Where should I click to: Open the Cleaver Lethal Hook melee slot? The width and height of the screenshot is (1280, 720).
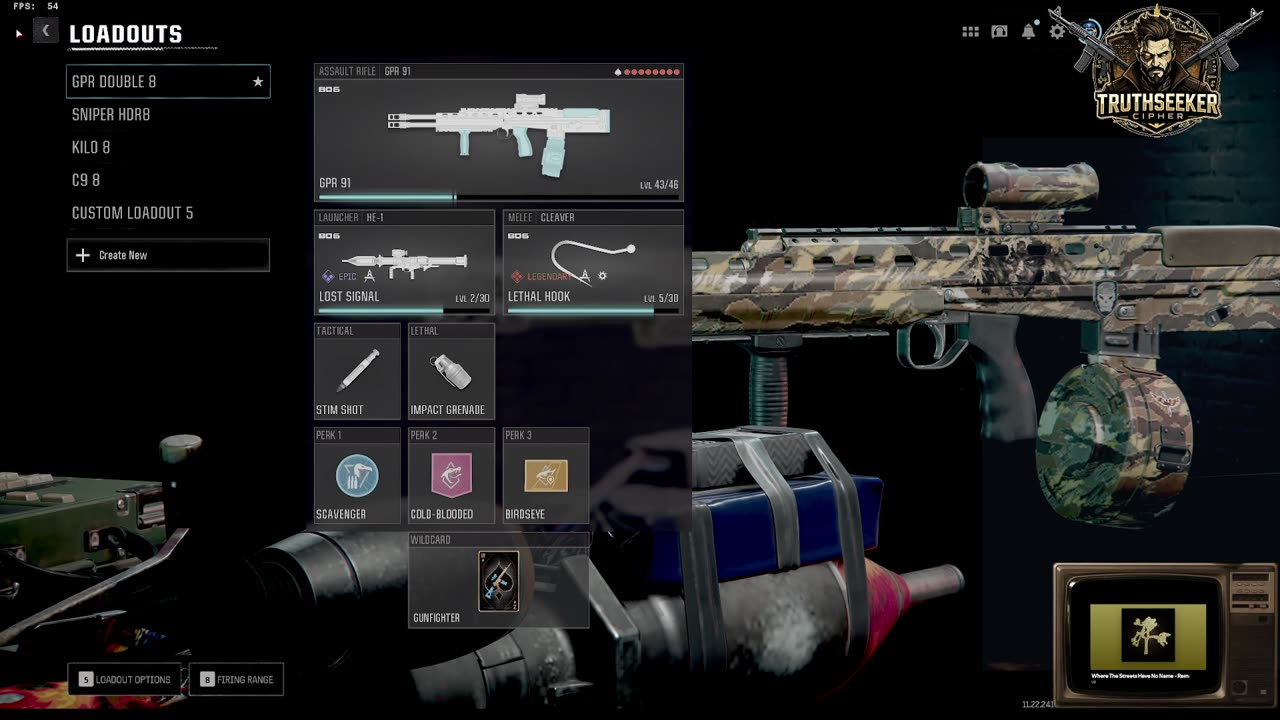pos(593,262)
